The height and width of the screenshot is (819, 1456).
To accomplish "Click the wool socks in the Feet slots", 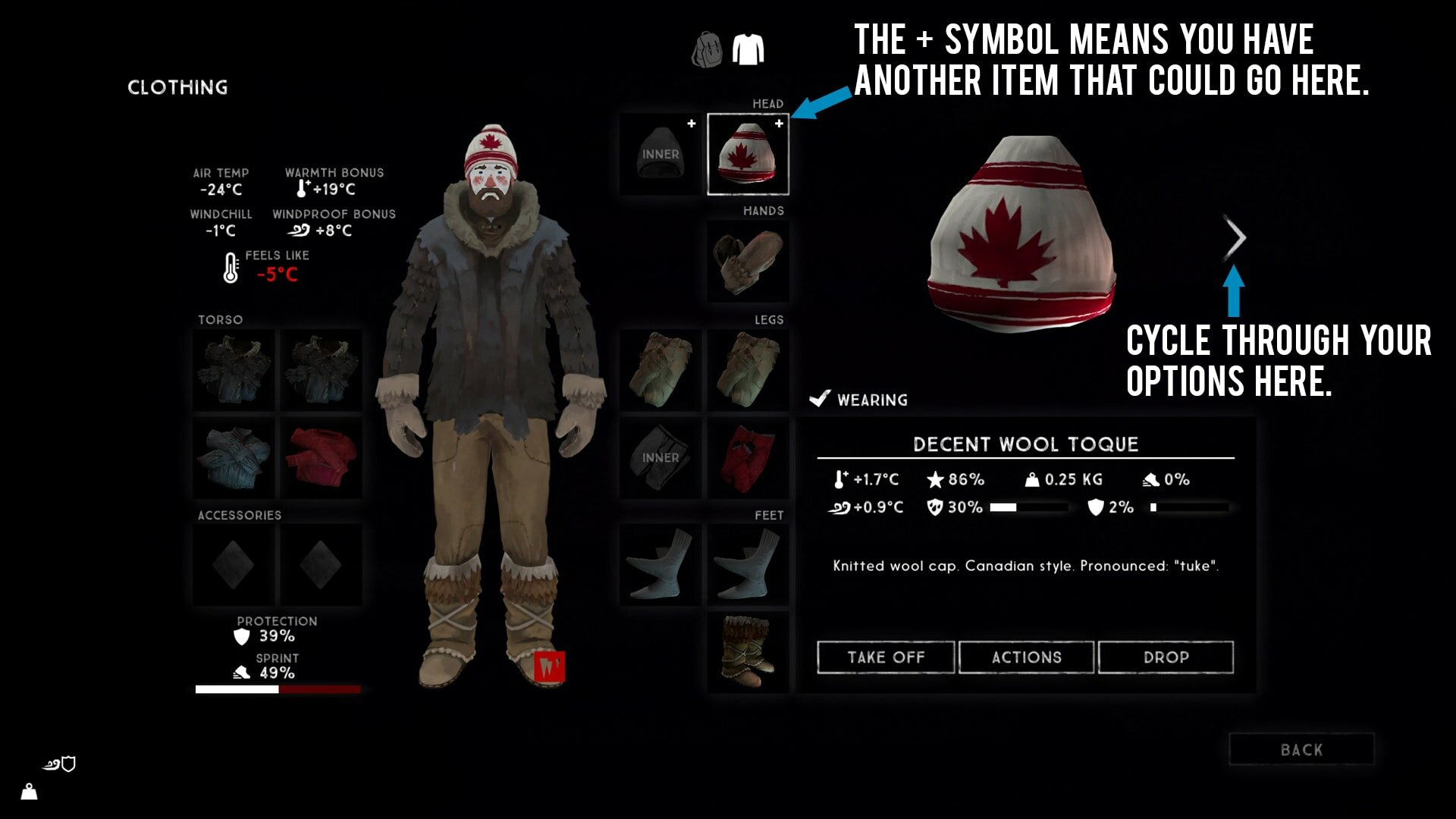I will point(660,565).
